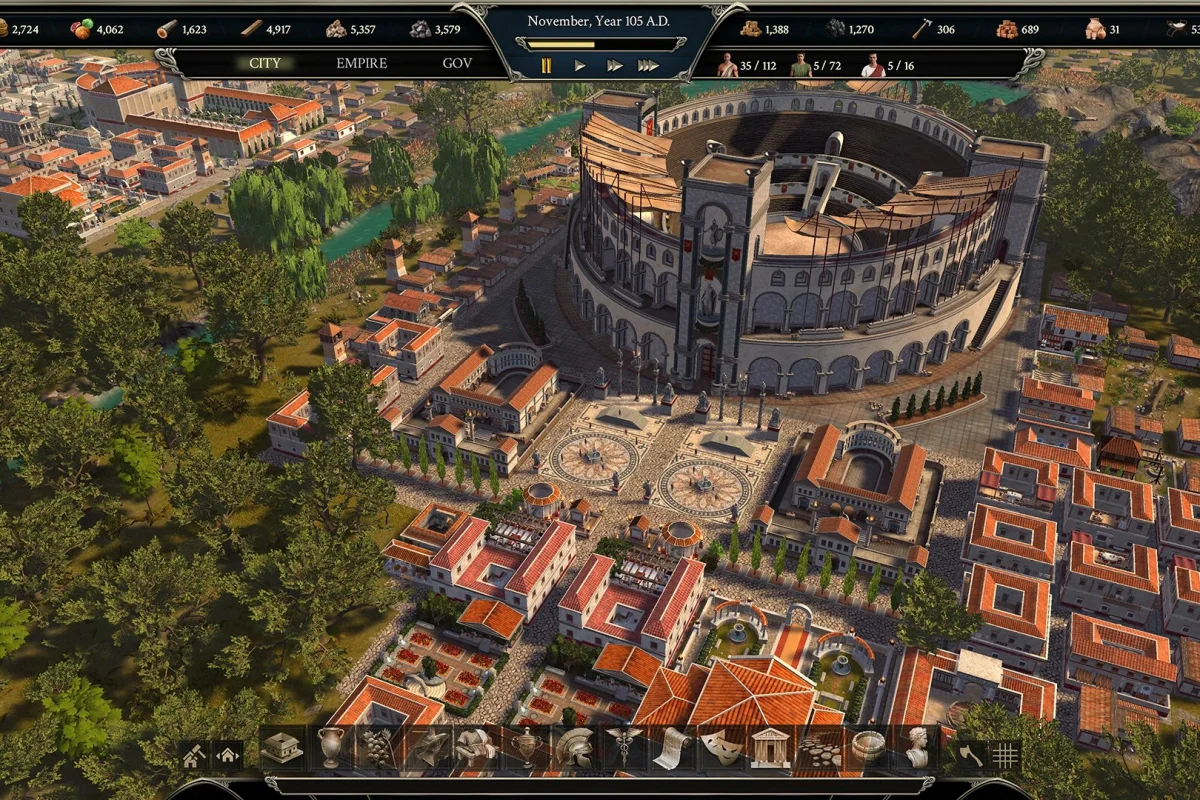Choose double-arrow fast forward speed
This screenshot has height=800, width=1200.
tap(614, 66)
